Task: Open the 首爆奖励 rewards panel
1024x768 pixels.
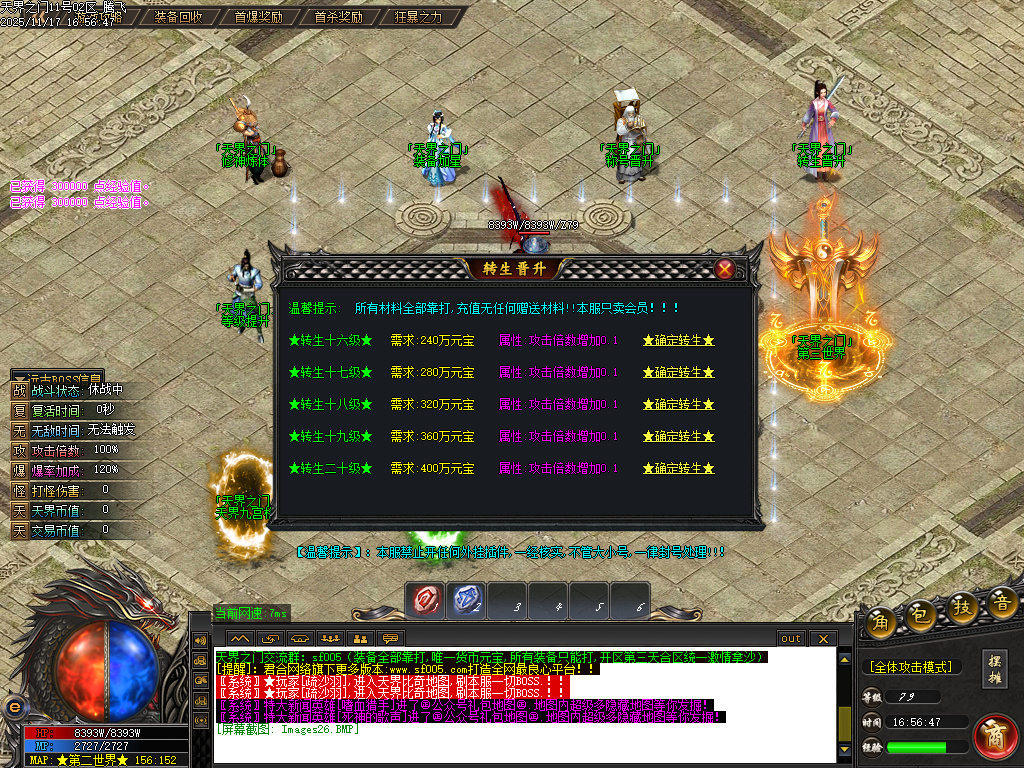Action: (x=258, y=17)
